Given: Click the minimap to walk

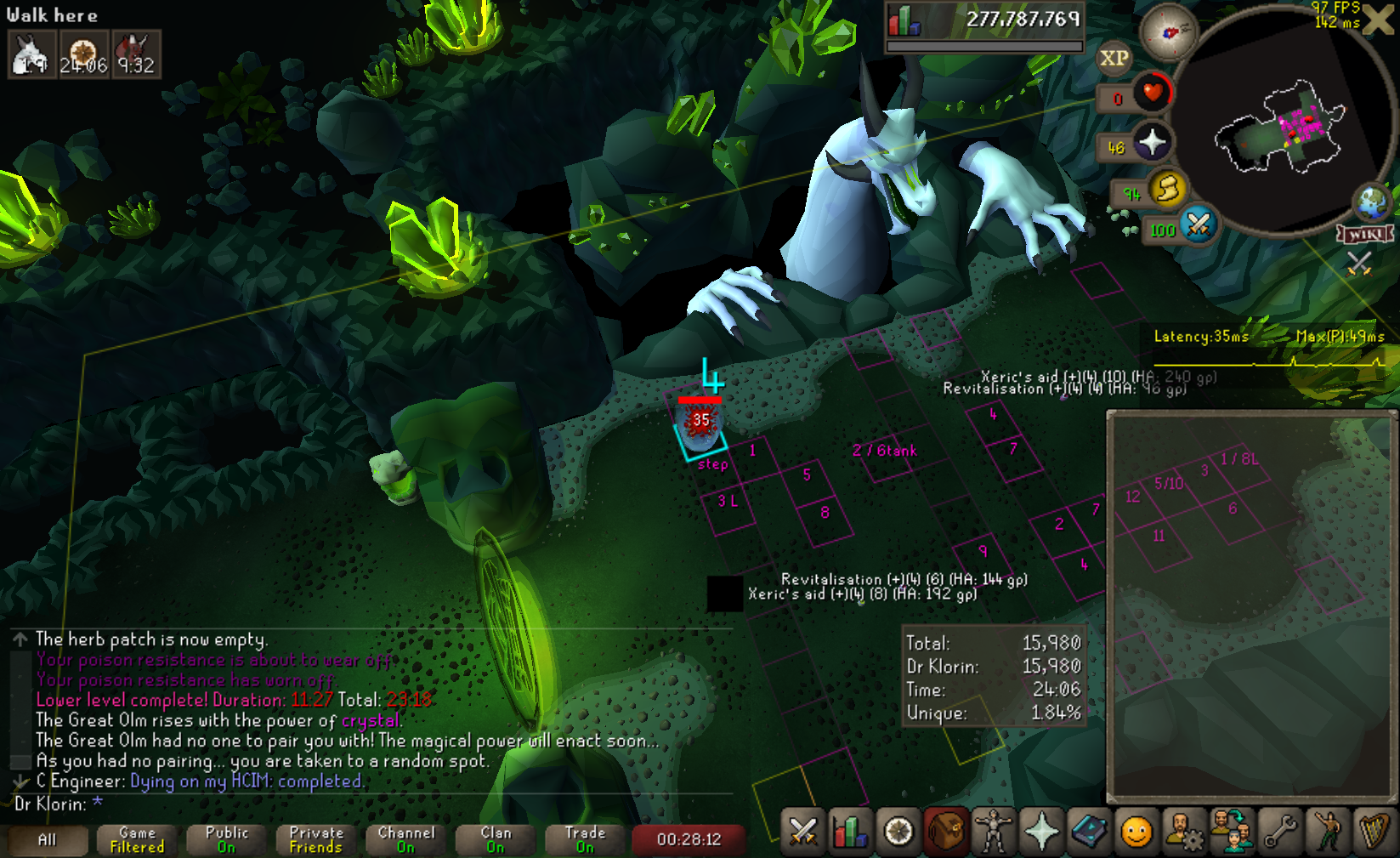Looking at the screenshot, I should pos(1275,128).
